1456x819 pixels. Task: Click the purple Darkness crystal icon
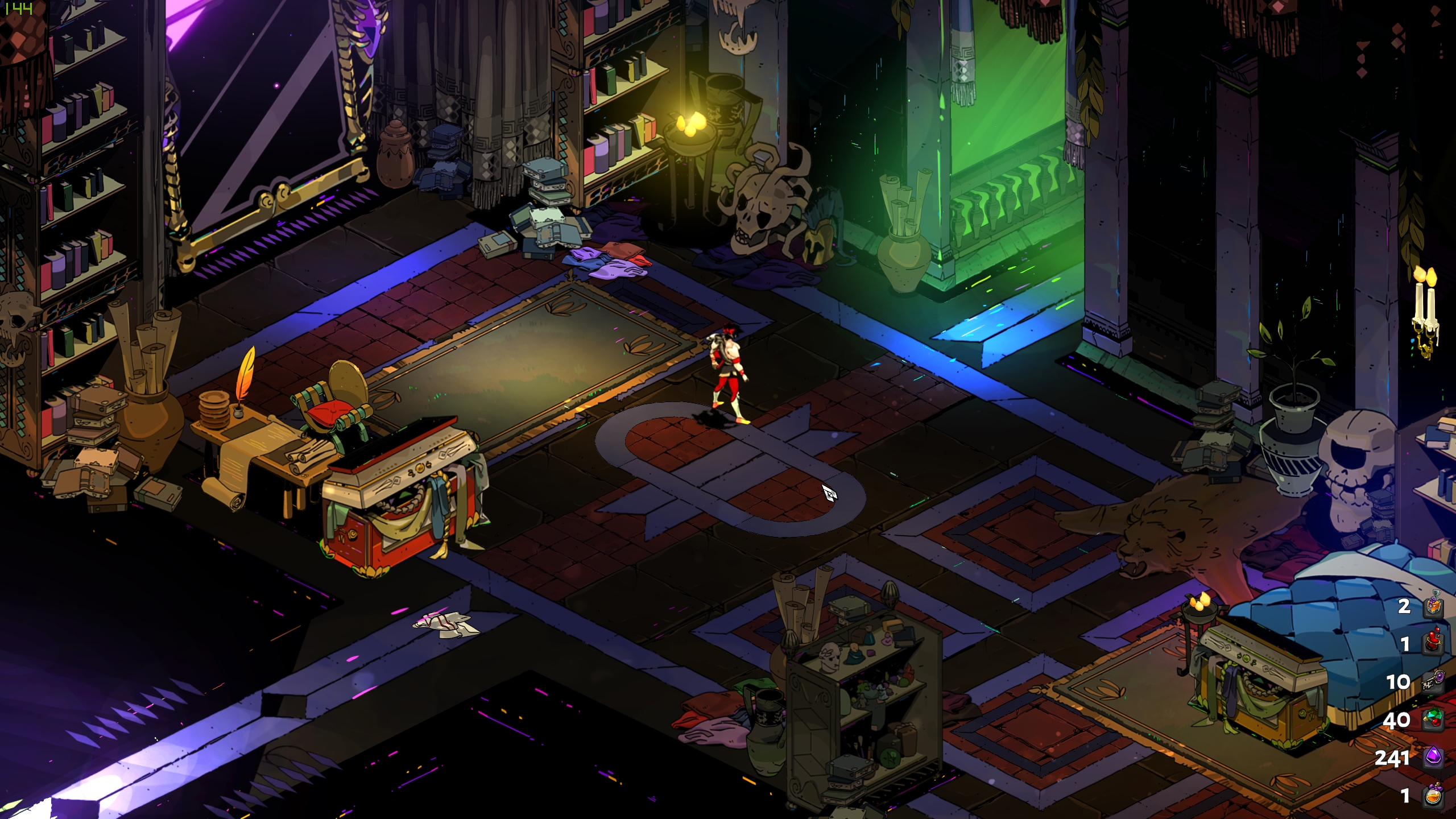[x=1433, y=758]
